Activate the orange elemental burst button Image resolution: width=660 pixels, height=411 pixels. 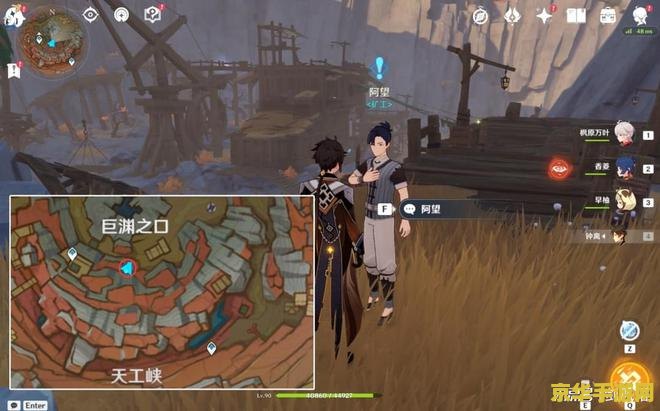pos(629,379)
